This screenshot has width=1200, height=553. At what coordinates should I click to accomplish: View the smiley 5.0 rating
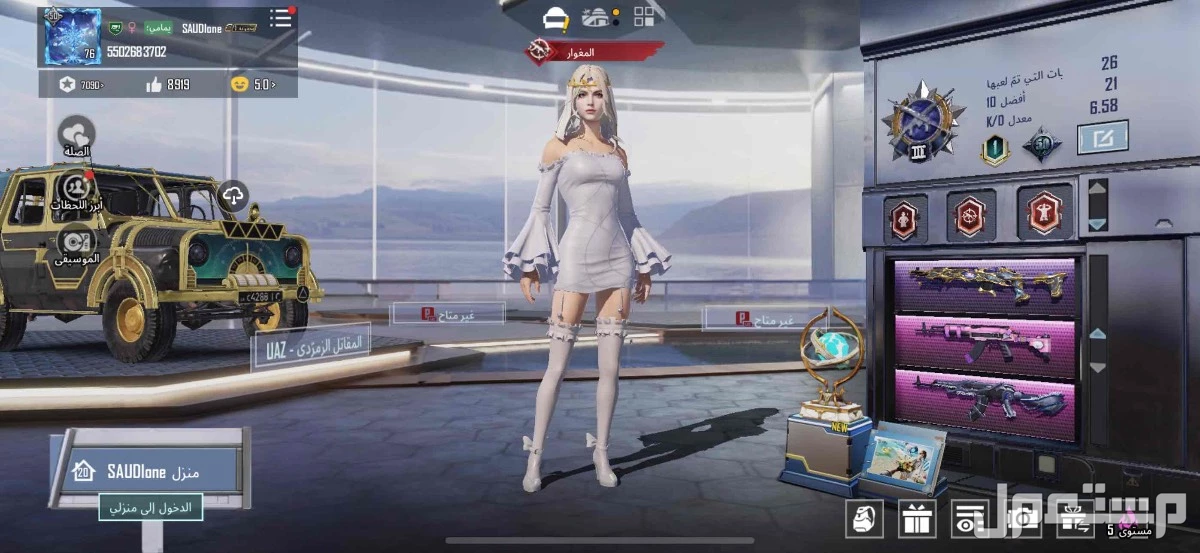coord(252,85)
